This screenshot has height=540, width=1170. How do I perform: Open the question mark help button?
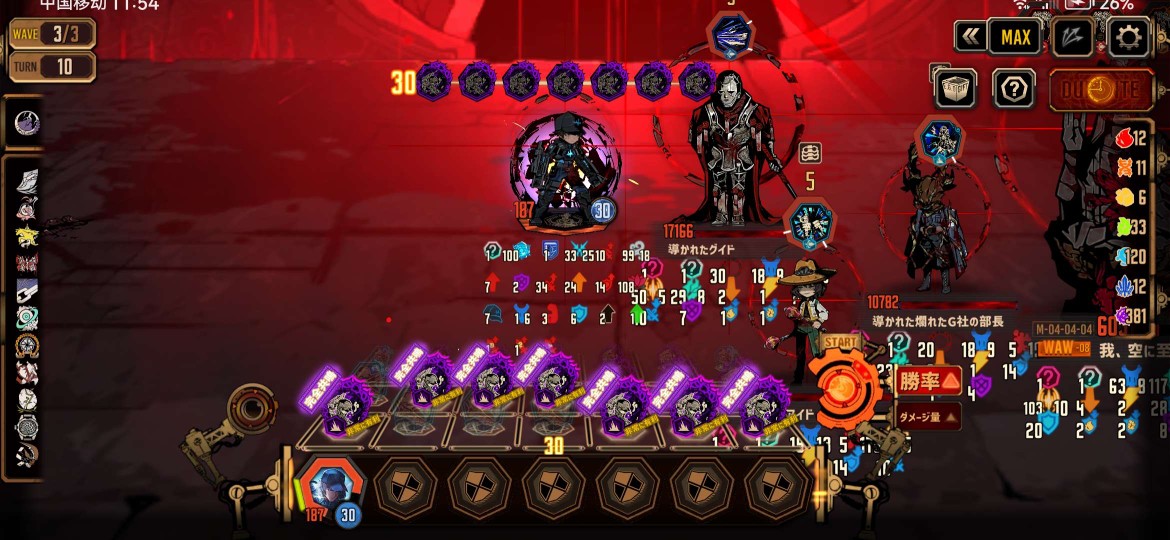click(1013, 89)
